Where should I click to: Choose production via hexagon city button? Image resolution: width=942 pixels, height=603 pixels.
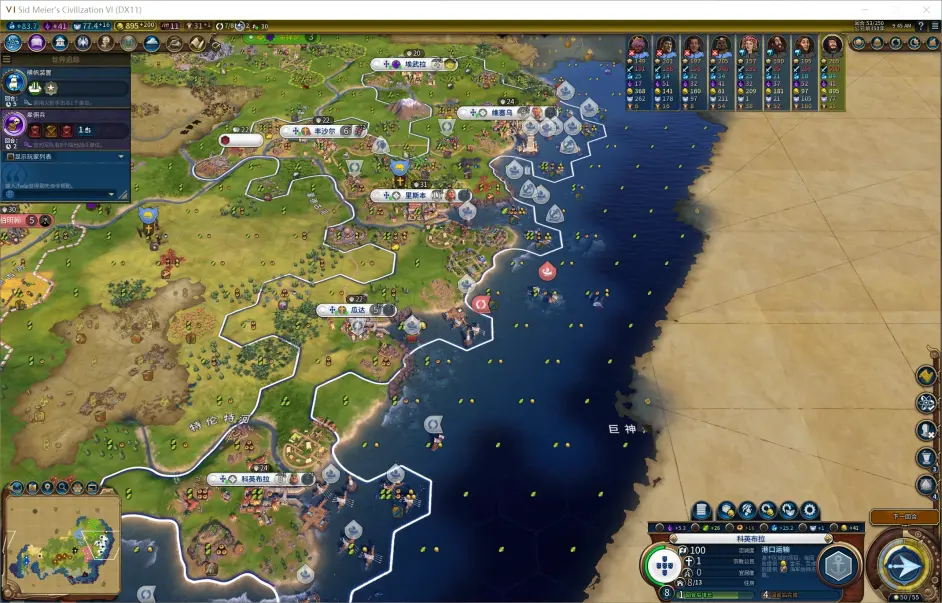coord(838,566)
